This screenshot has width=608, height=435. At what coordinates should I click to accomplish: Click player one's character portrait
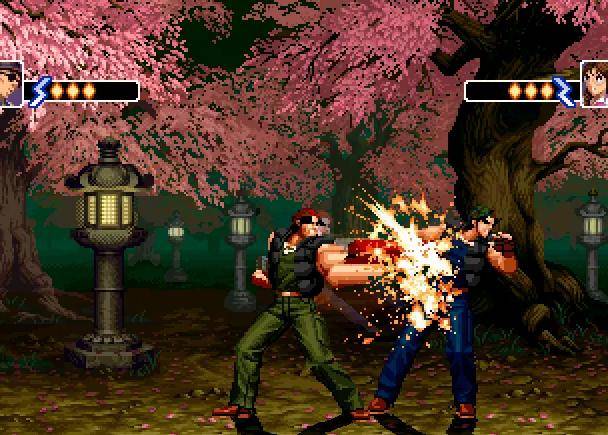[10, 83]
